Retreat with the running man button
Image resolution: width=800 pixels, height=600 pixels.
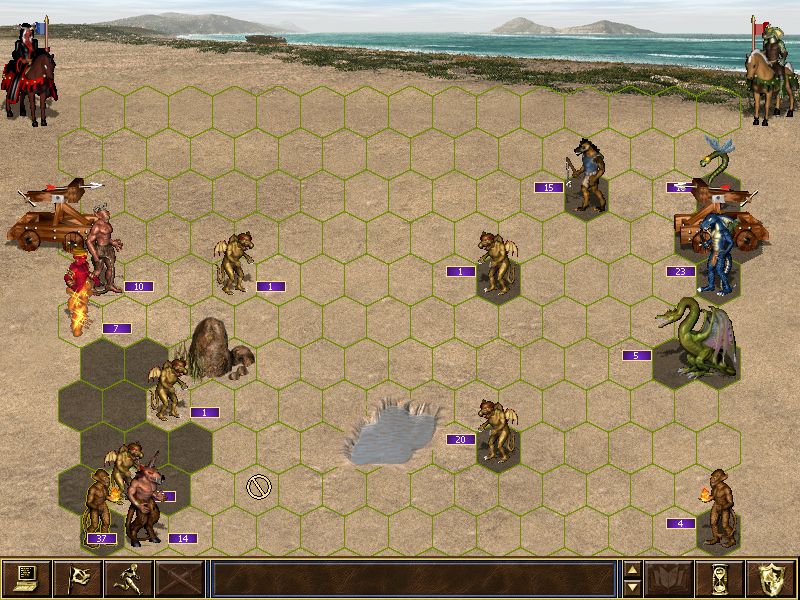coord(129,578)
